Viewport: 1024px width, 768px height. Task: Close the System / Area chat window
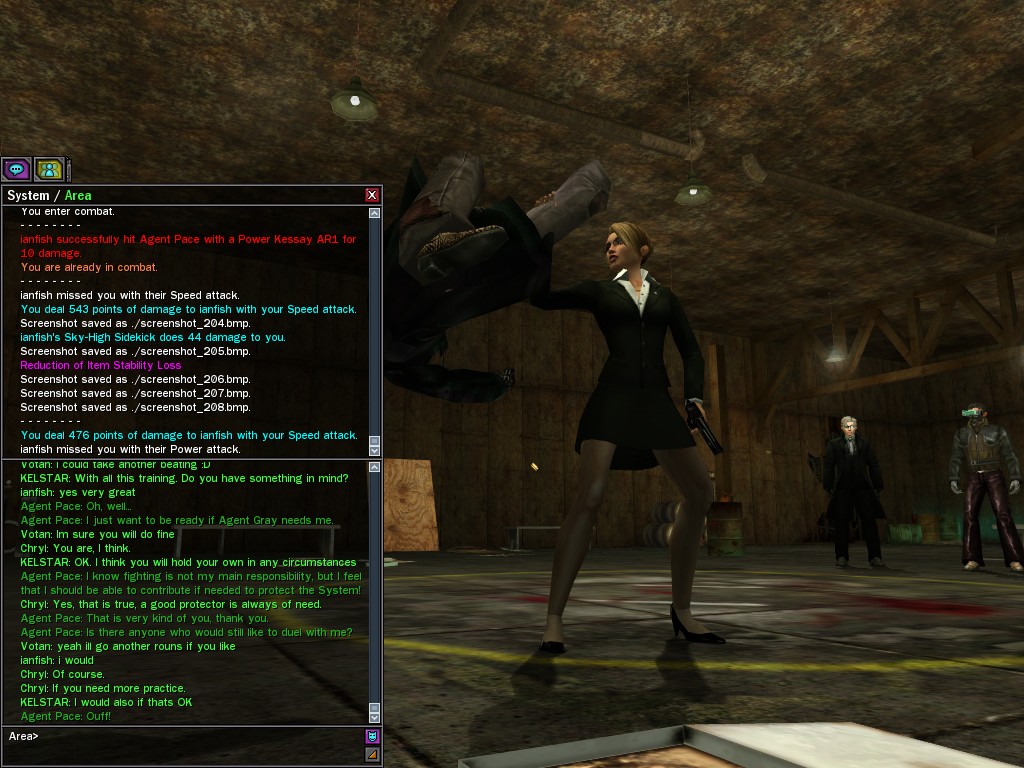click(372, 195)
